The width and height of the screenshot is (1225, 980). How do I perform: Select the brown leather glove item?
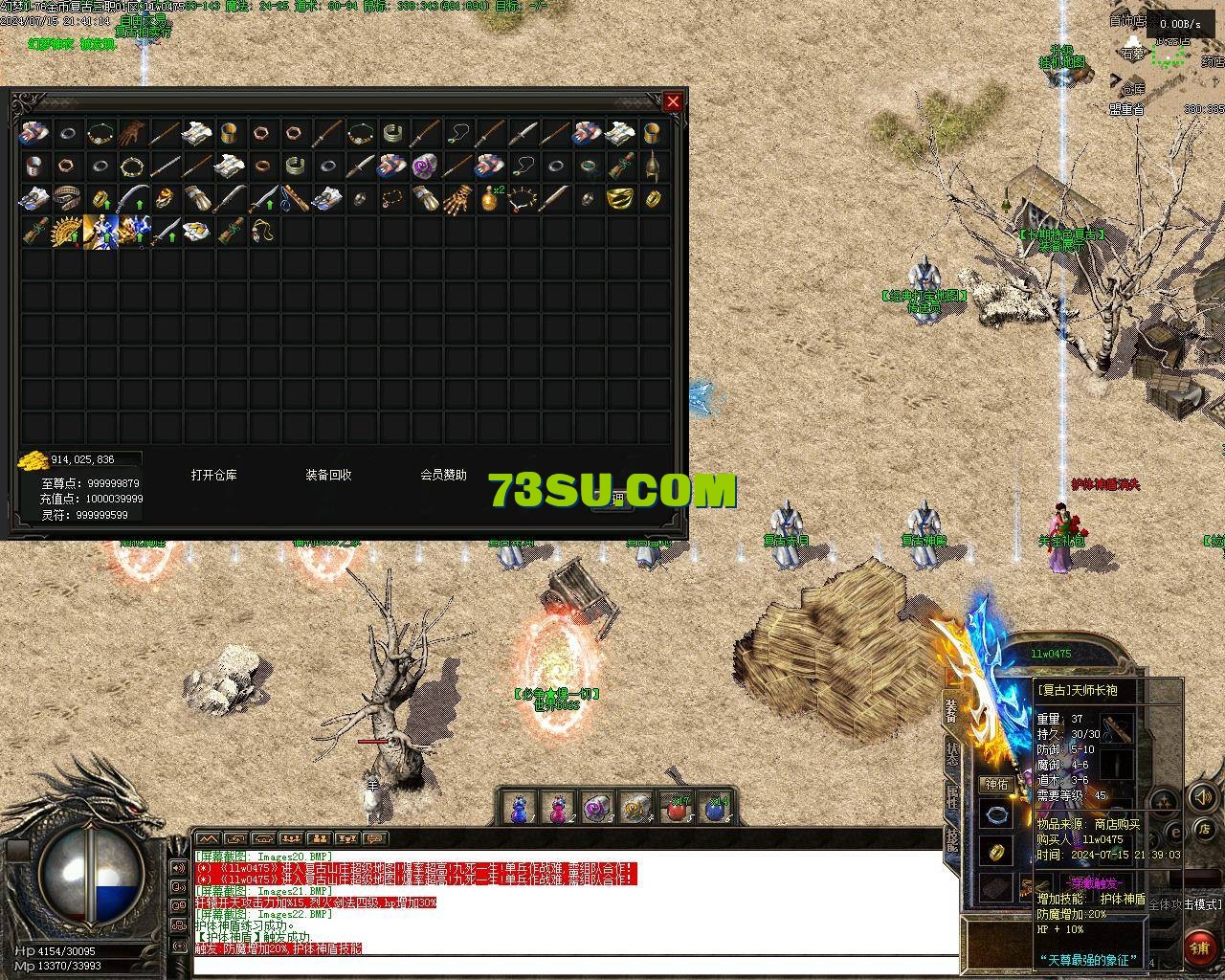(x=132, y=132)
